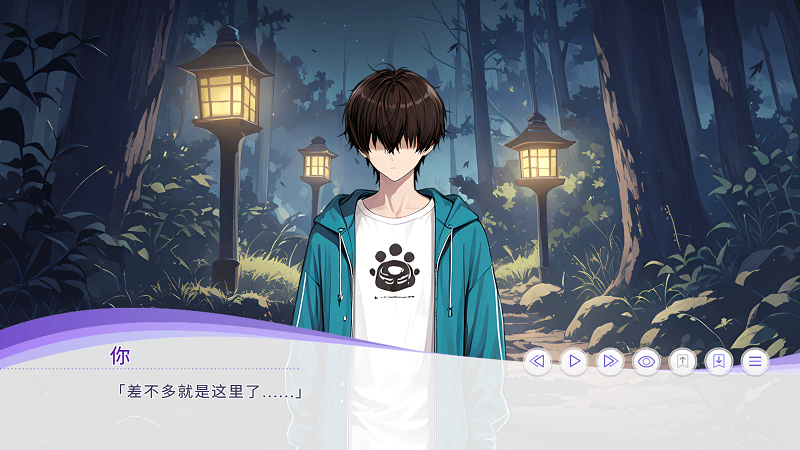Screen dimensions: 800x450
Task: Advance the dialogue line "差不多就是这里了"
Action: (210, 391)
